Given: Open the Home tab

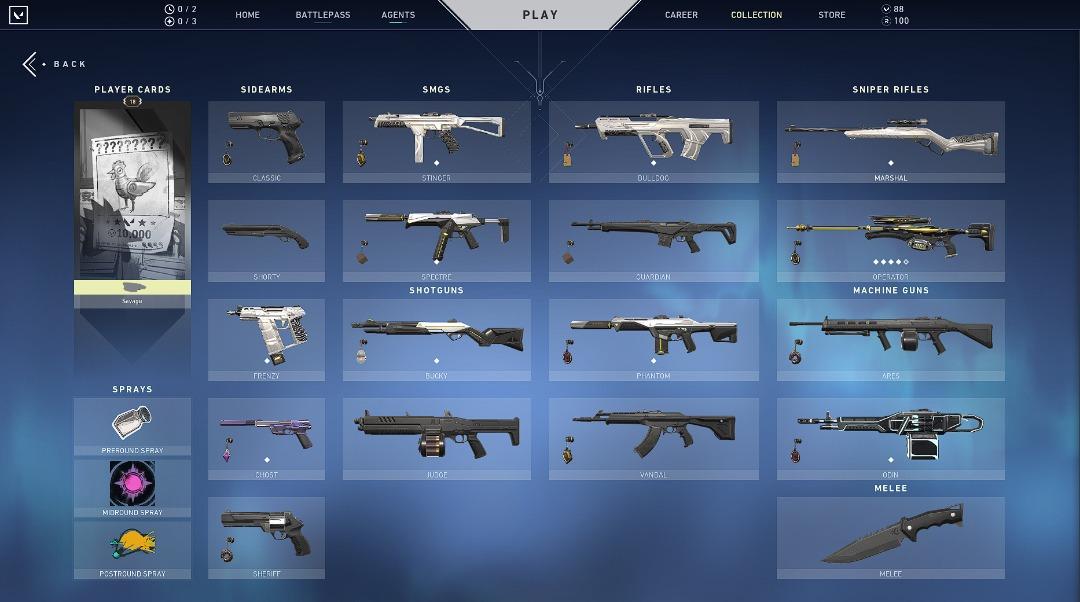Looking at the screenshot, I should tap(247, 15).
